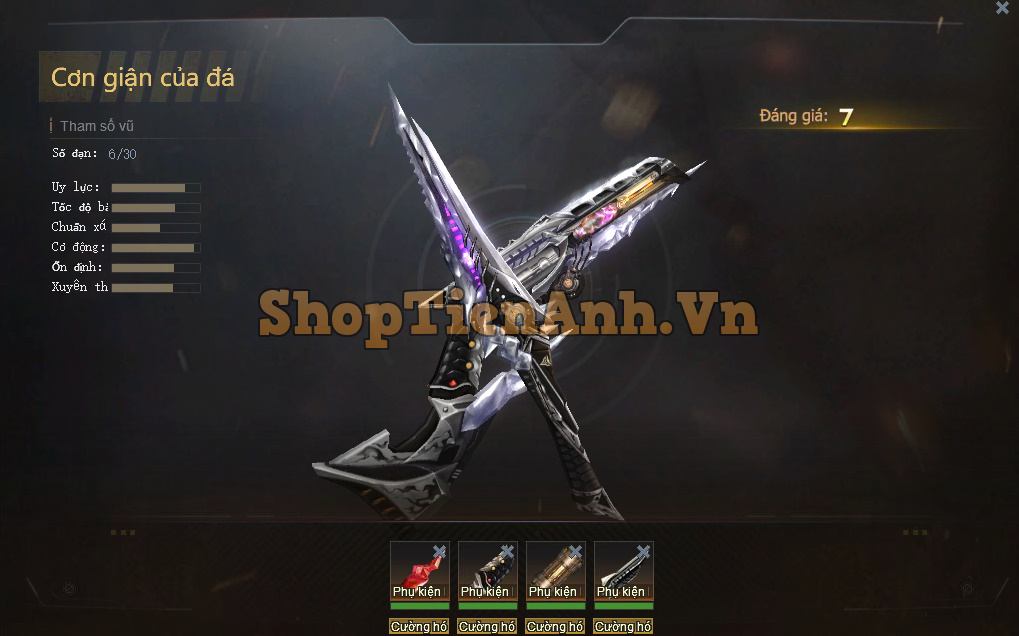This screenshot has width=1019, height=636.
Task: Remove the golden cylinder accessory
Action: pyautogui.click(x=575, y=551)
